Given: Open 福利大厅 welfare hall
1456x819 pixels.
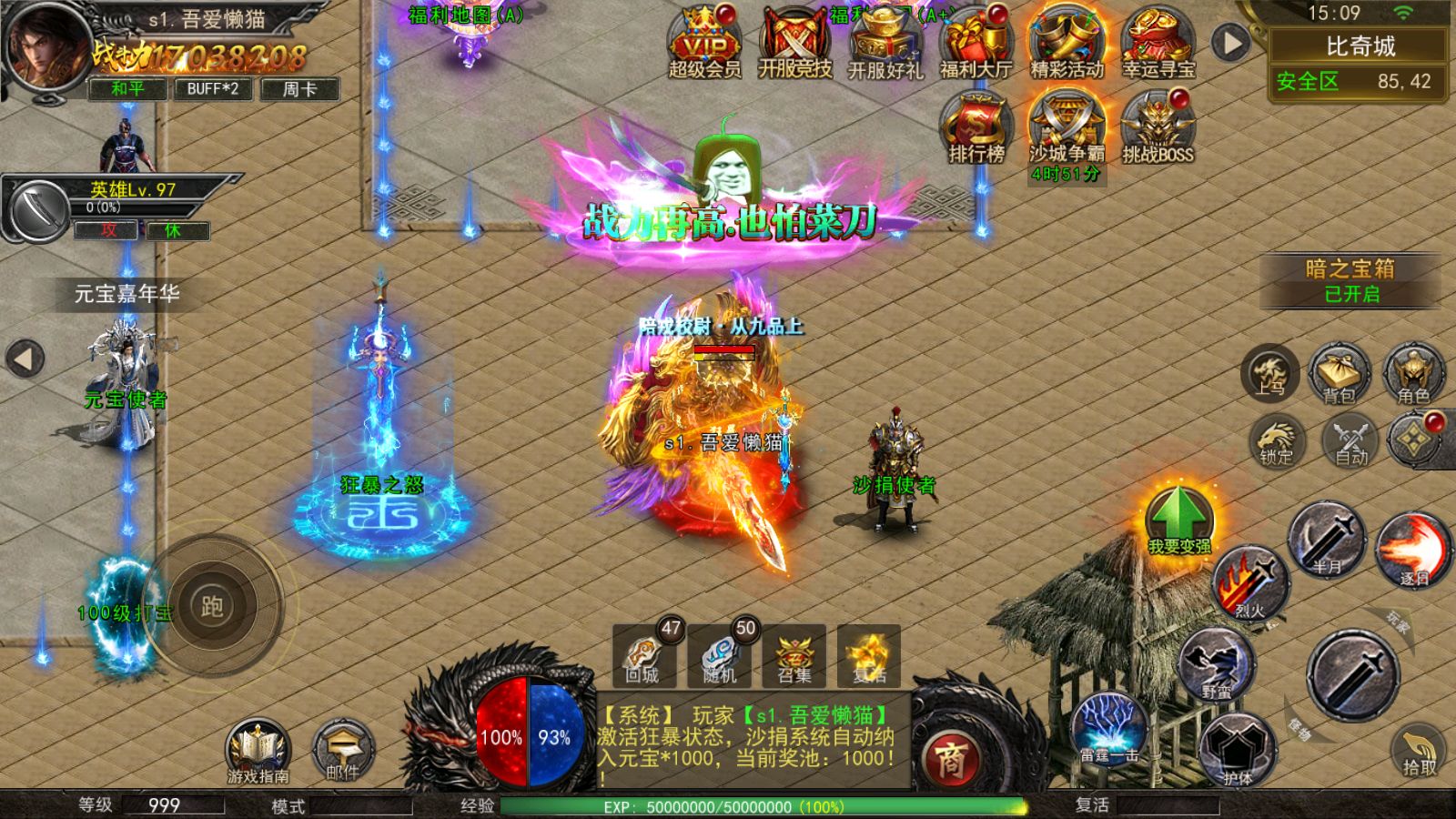Looking at the screenshot, I should pos(976,44).
